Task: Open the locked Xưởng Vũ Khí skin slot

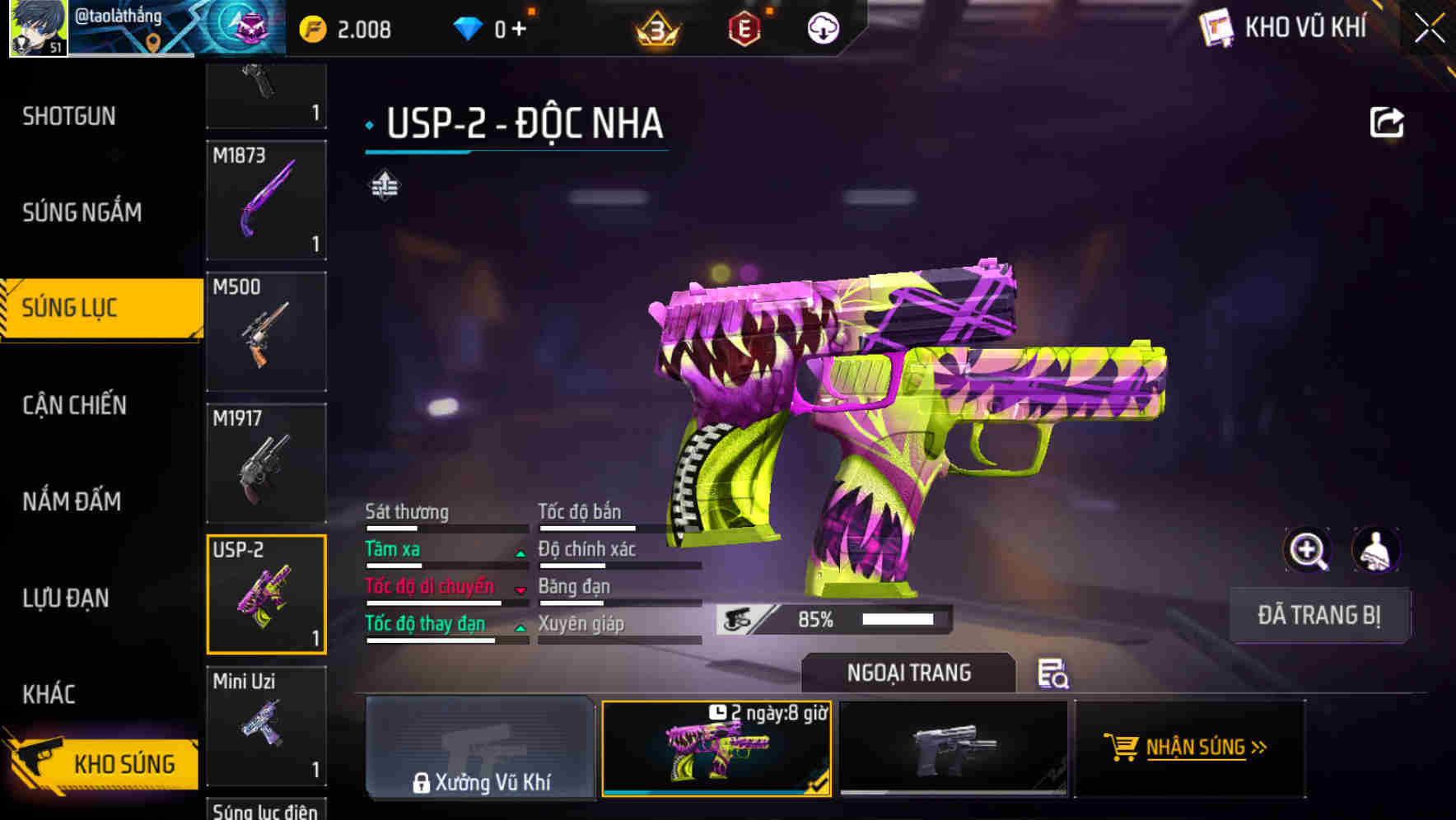Action: (x=480, y=748)
